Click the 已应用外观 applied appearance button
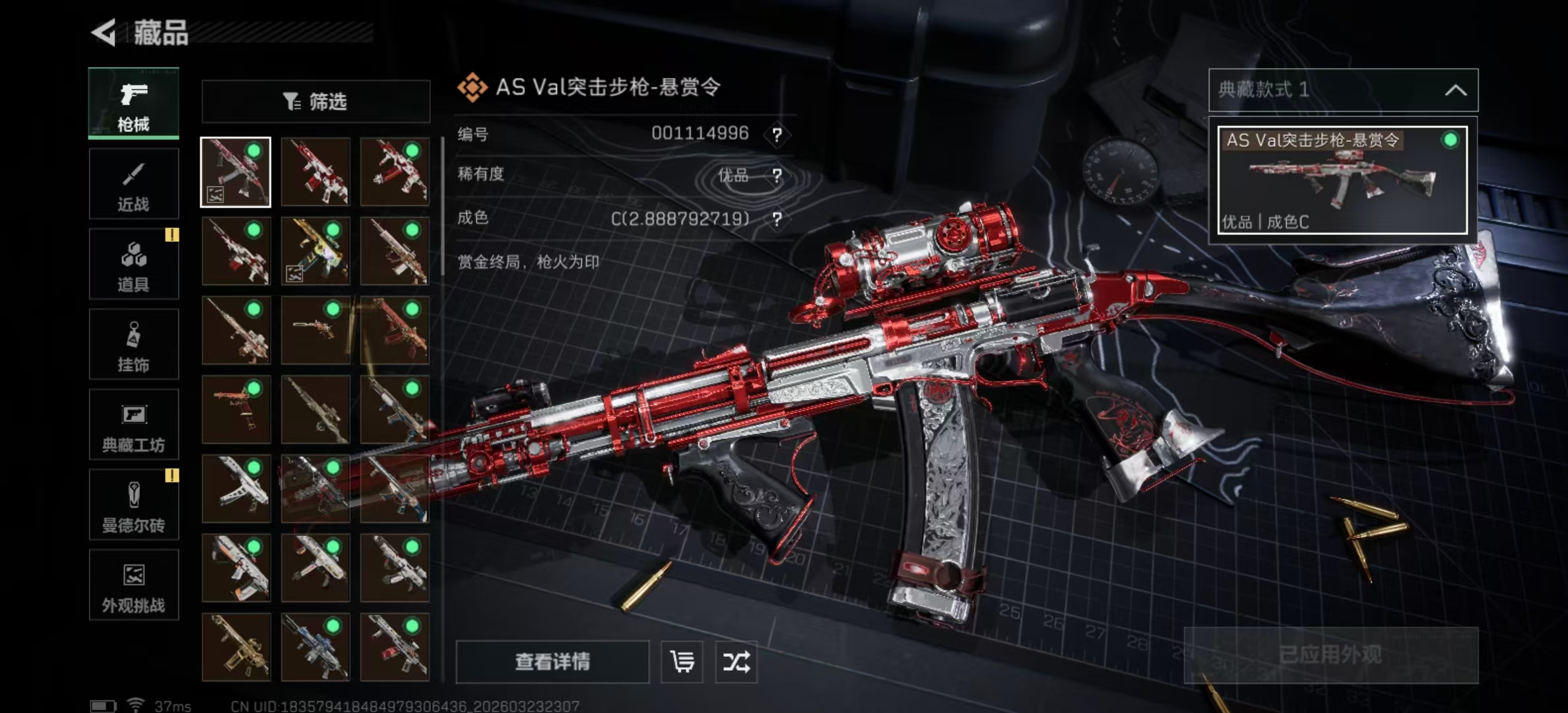 coord(1330,655)
